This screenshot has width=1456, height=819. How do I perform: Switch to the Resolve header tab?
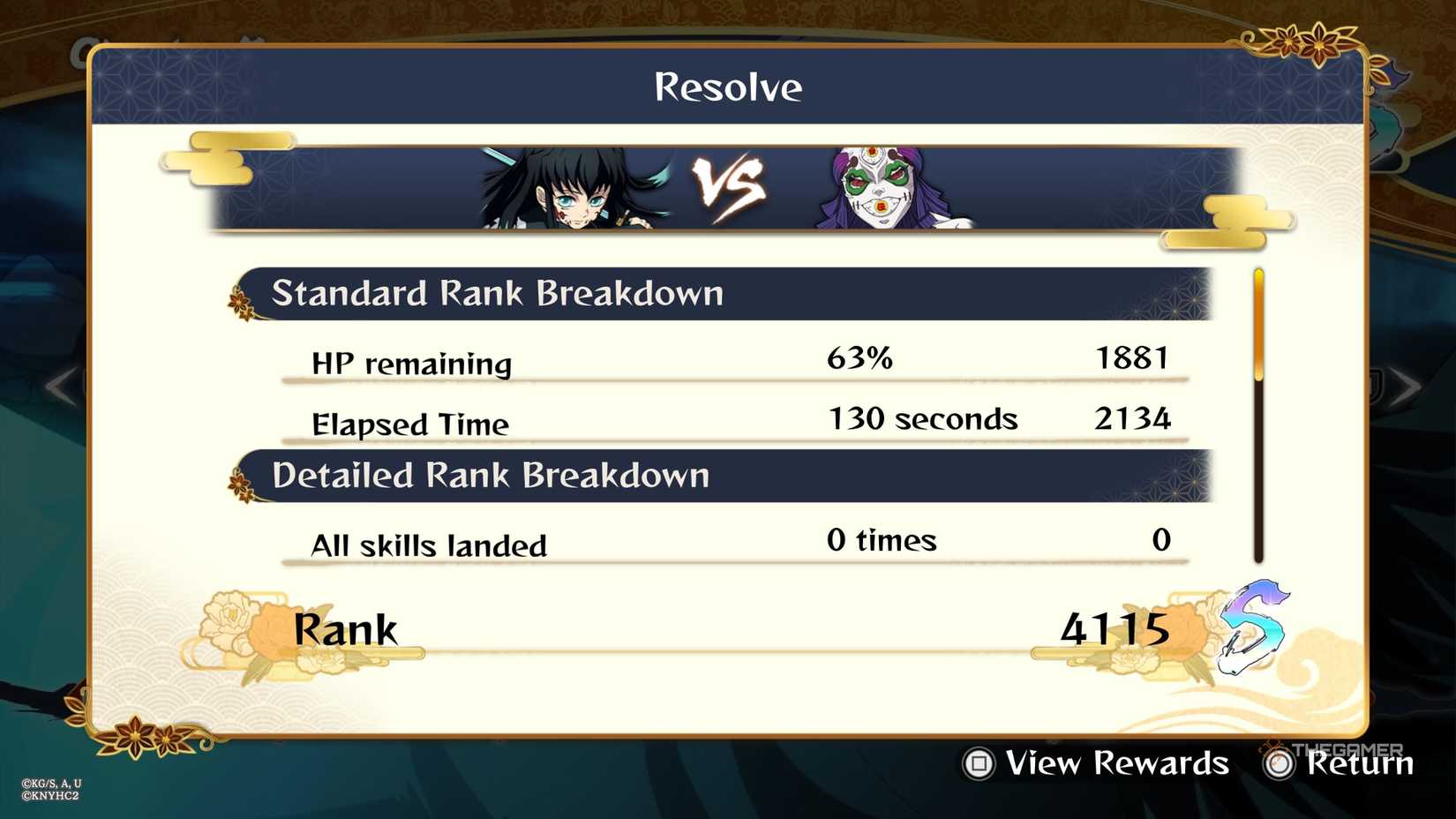(728, 86)
